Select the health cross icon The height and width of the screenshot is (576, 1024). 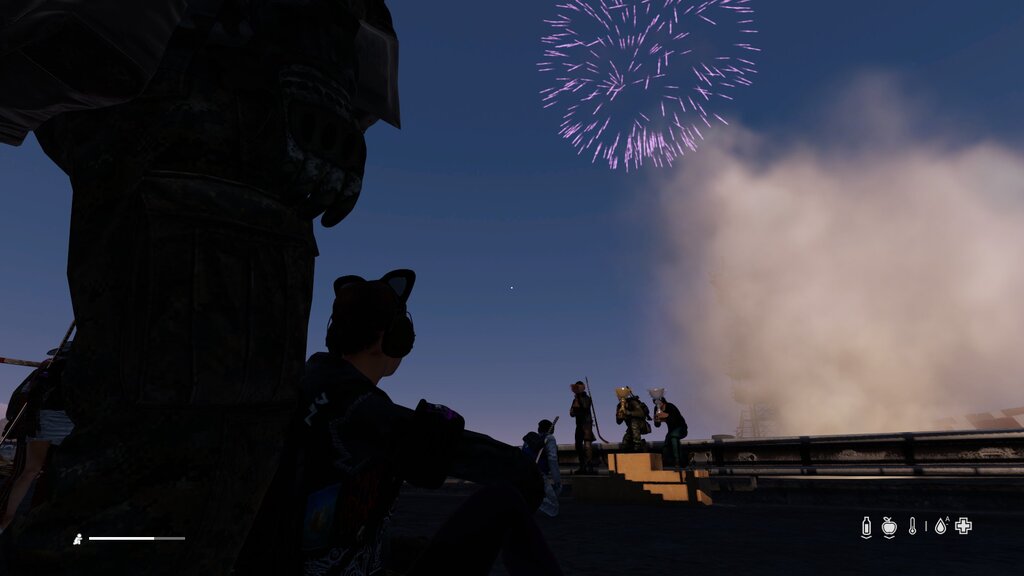[963, 526]
